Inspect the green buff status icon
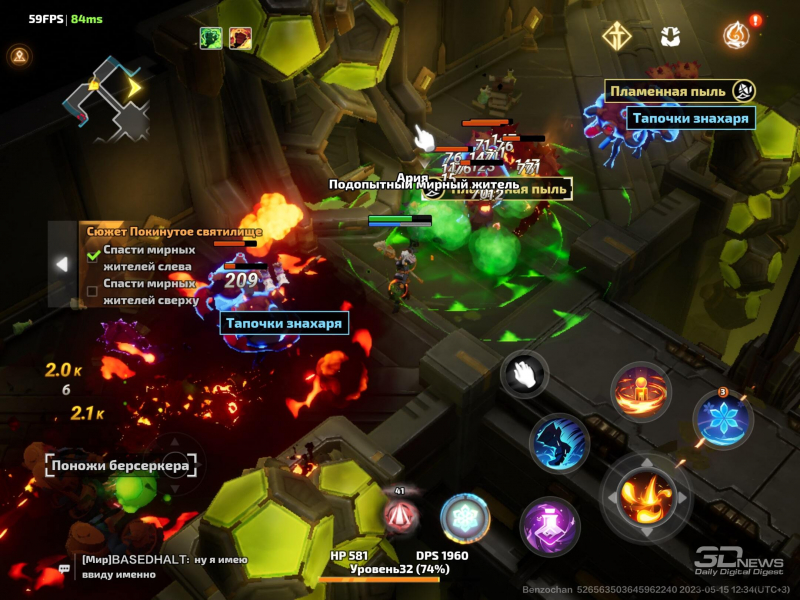 click(210, 38)
